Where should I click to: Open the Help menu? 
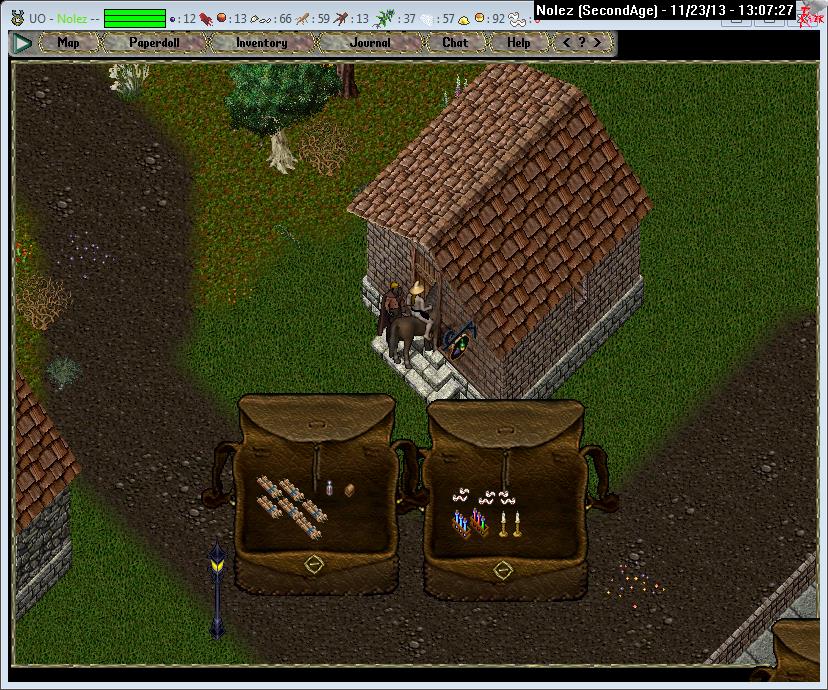(518, 43)
